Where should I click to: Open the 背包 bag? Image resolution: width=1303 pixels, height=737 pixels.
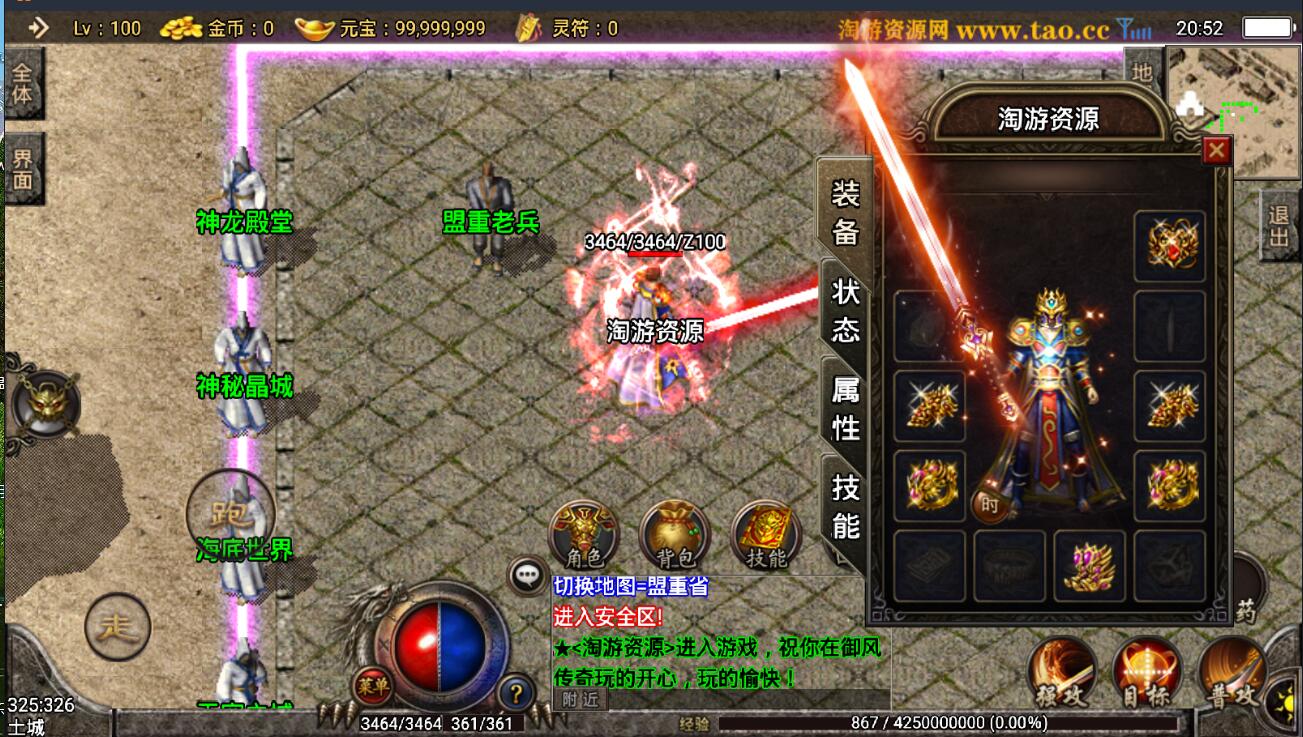675,536
